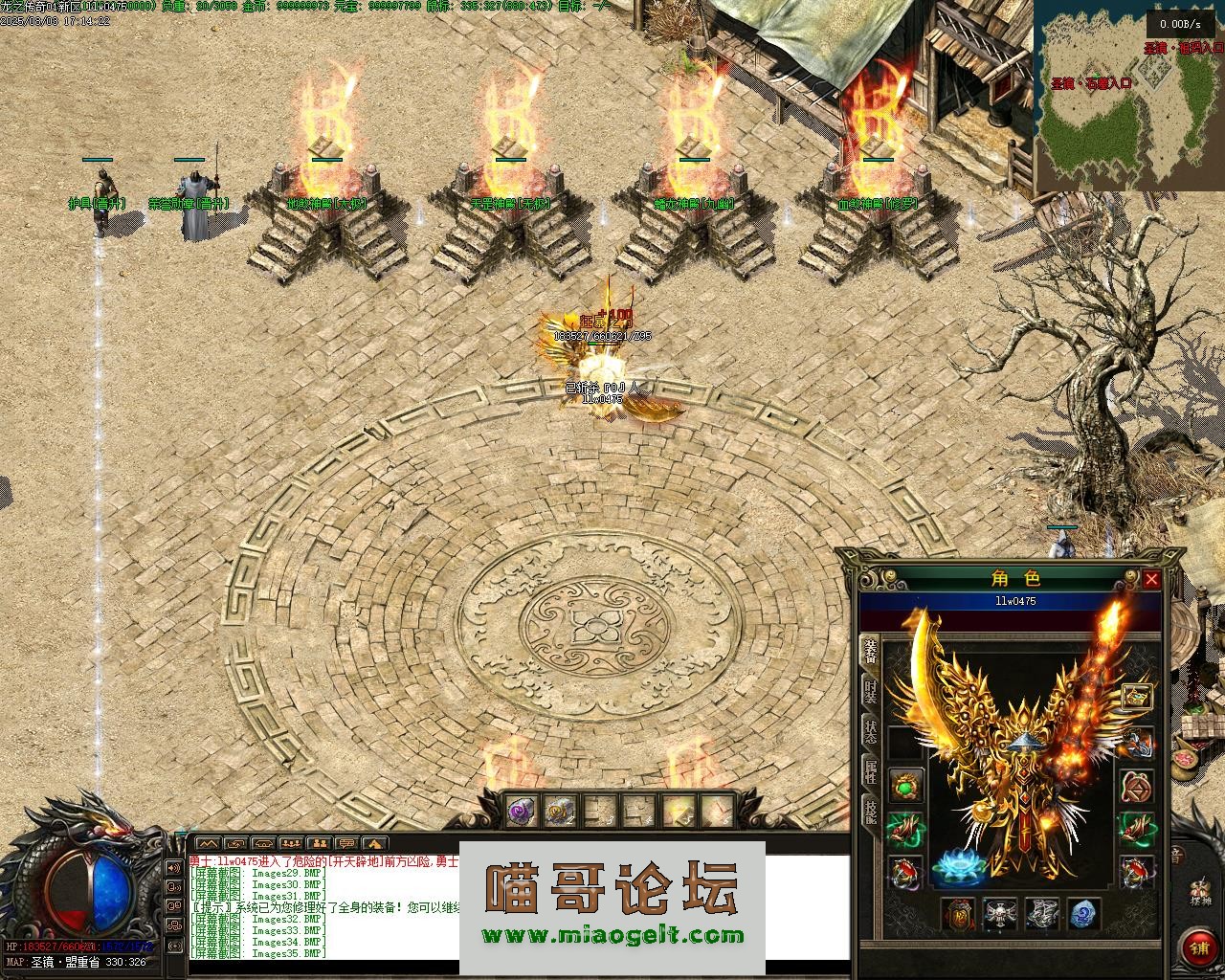This screenshot has height=980, width=1225.
Task: Use the purple spiral scroll in hotbar
Action: tap(522, 812)
